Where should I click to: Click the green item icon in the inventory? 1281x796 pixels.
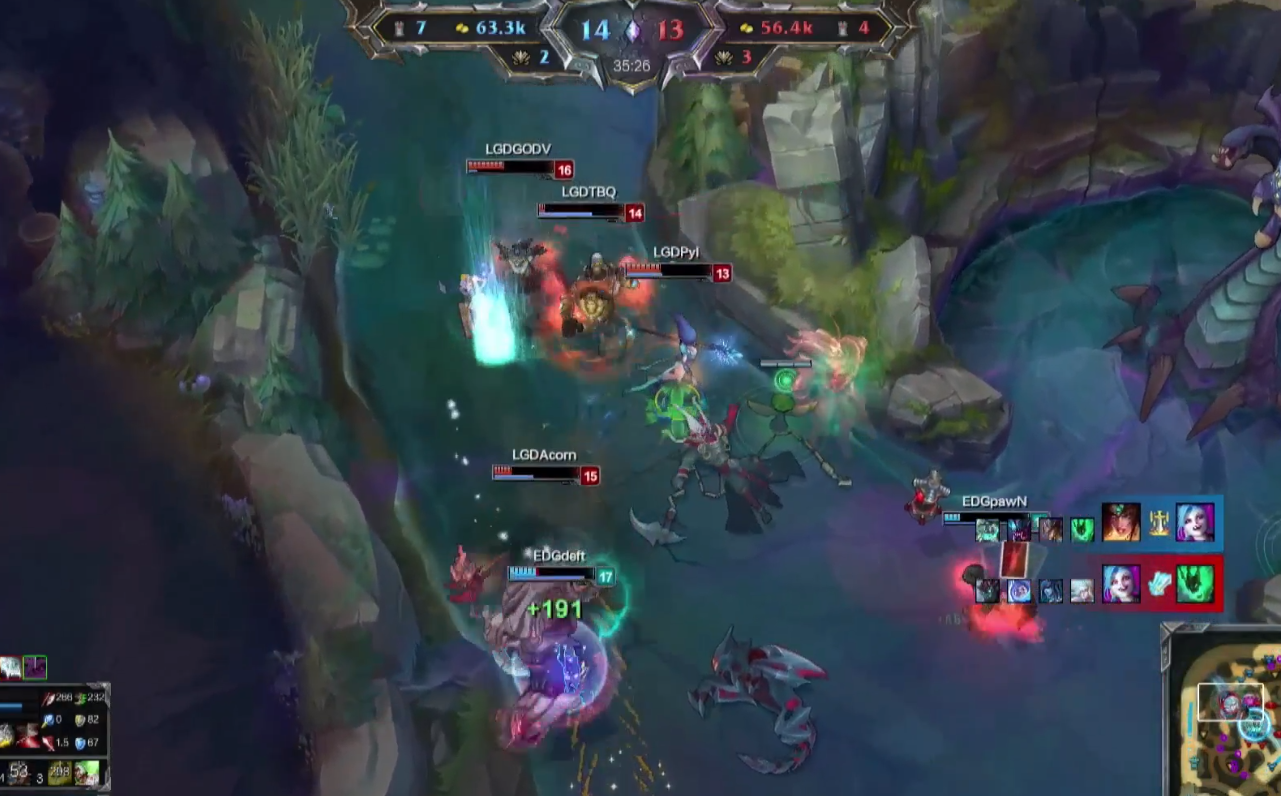(88, 773)
